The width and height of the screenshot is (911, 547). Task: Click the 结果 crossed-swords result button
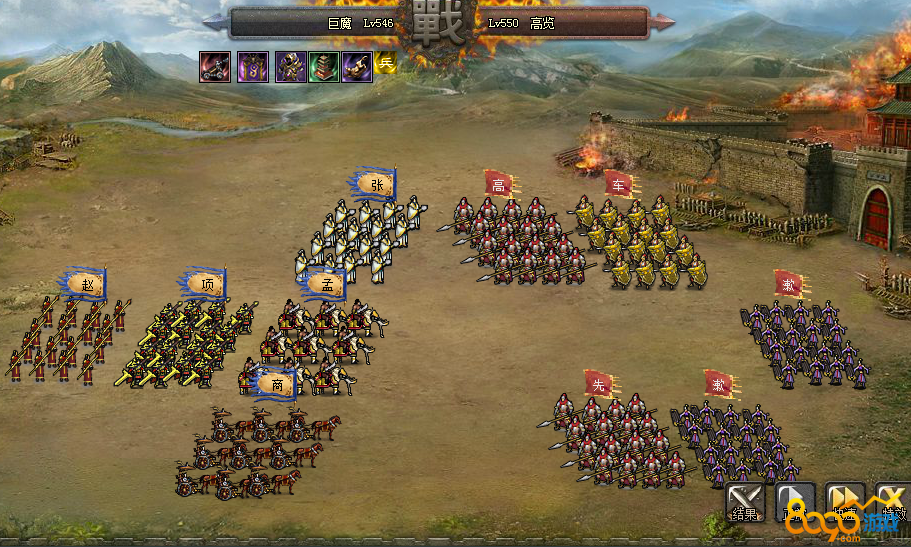point(745,501)
